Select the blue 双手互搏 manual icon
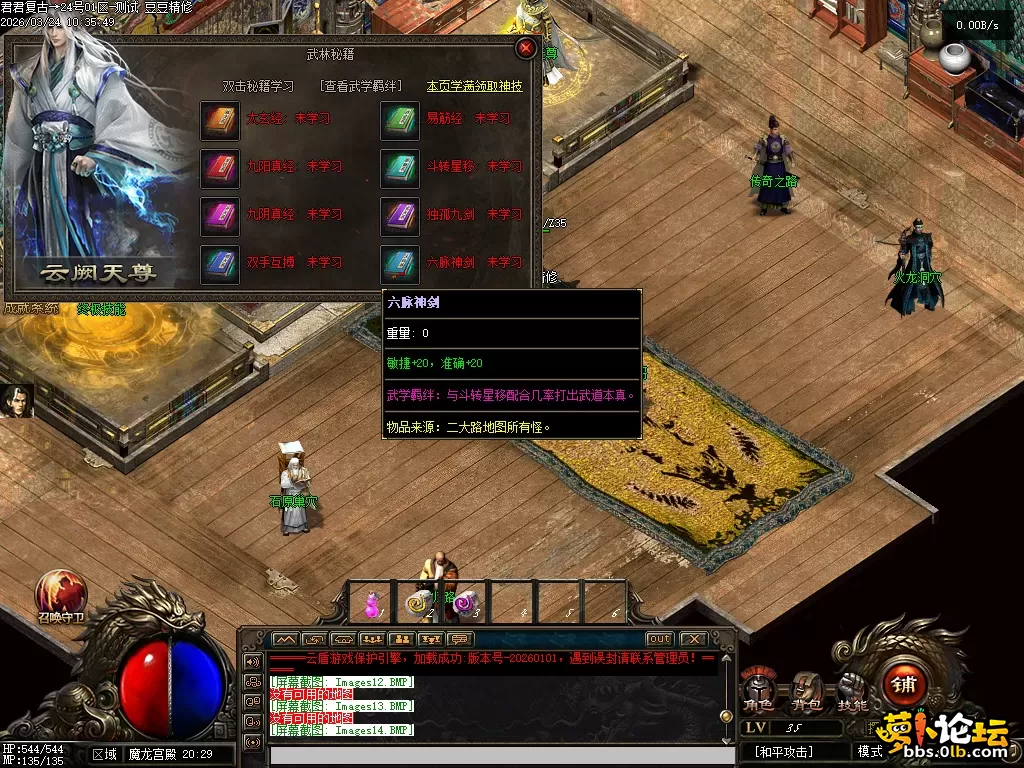 [x=219, y=263]
